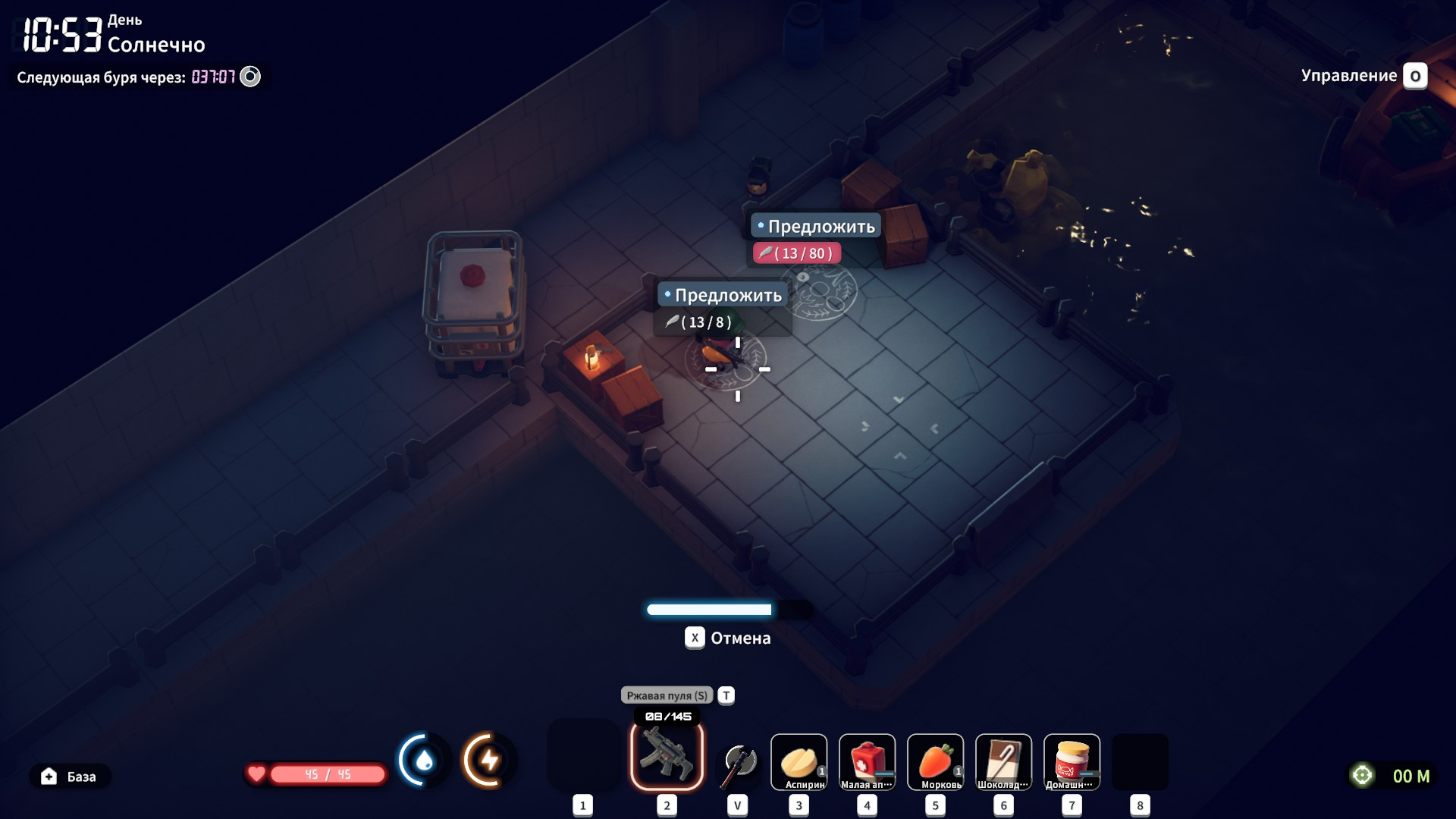Open the База home button

pos(70,777)
